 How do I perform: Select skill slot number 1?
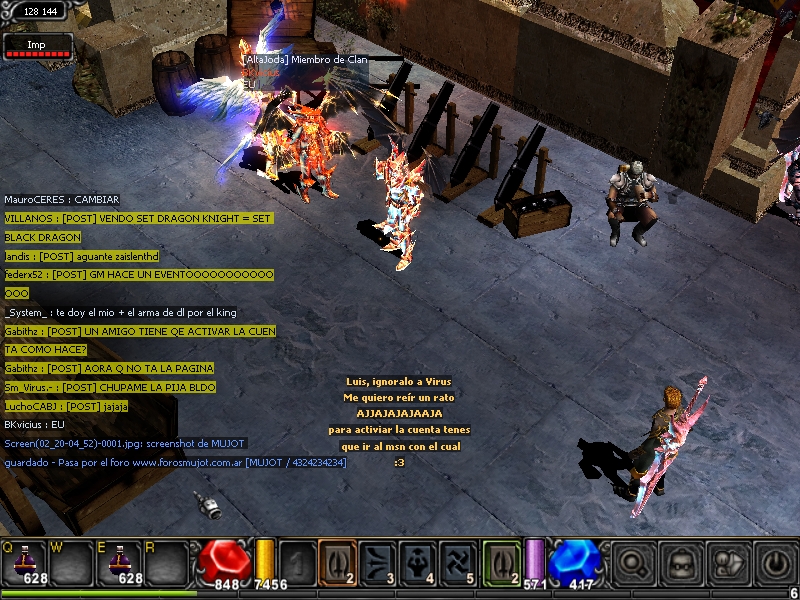click(x=297, y=561)
